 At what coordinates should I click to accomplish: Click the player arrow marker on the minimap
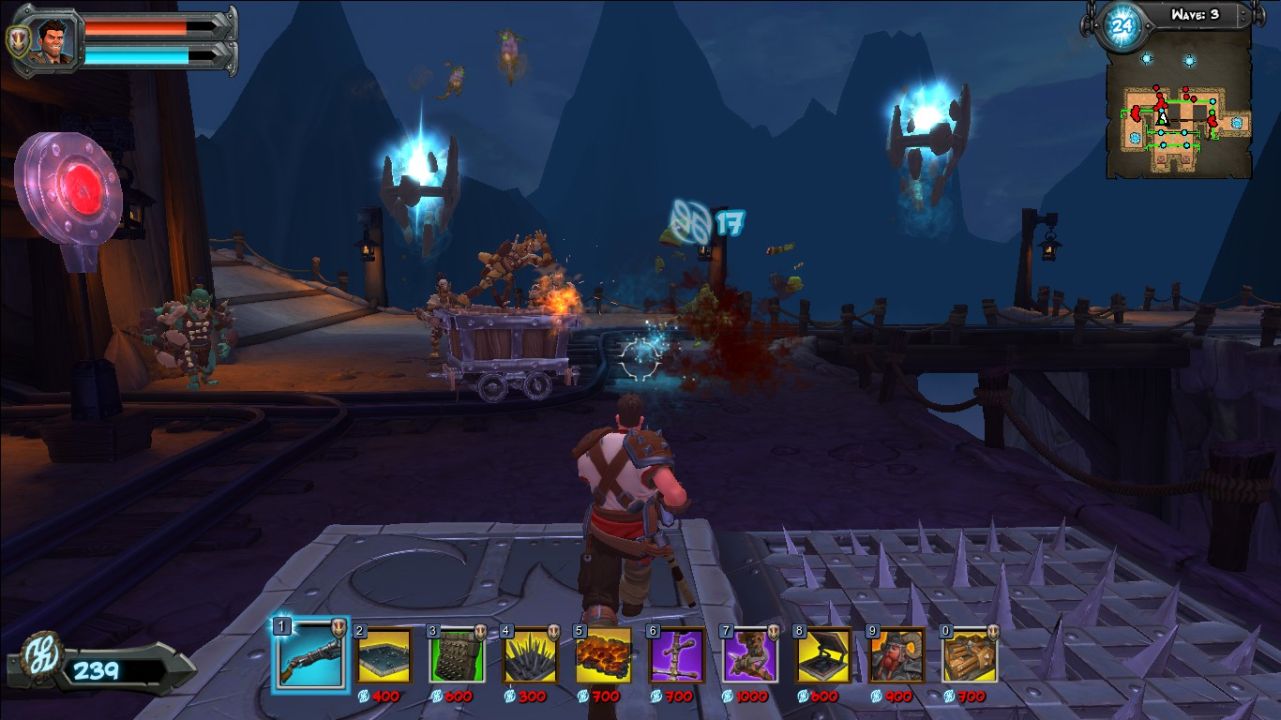click(1161, 118)
